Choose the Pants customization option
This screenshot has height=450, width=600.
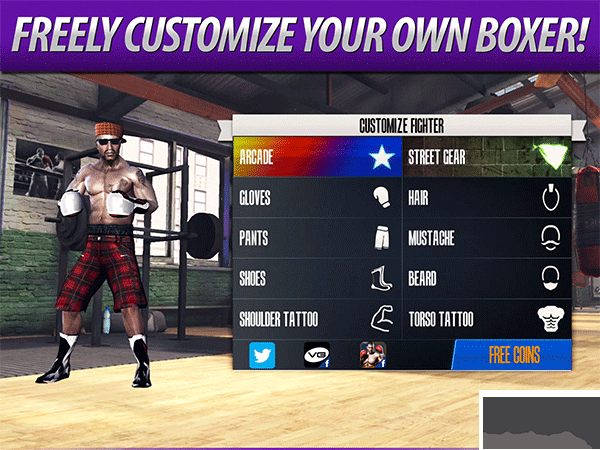pos(317,239)
